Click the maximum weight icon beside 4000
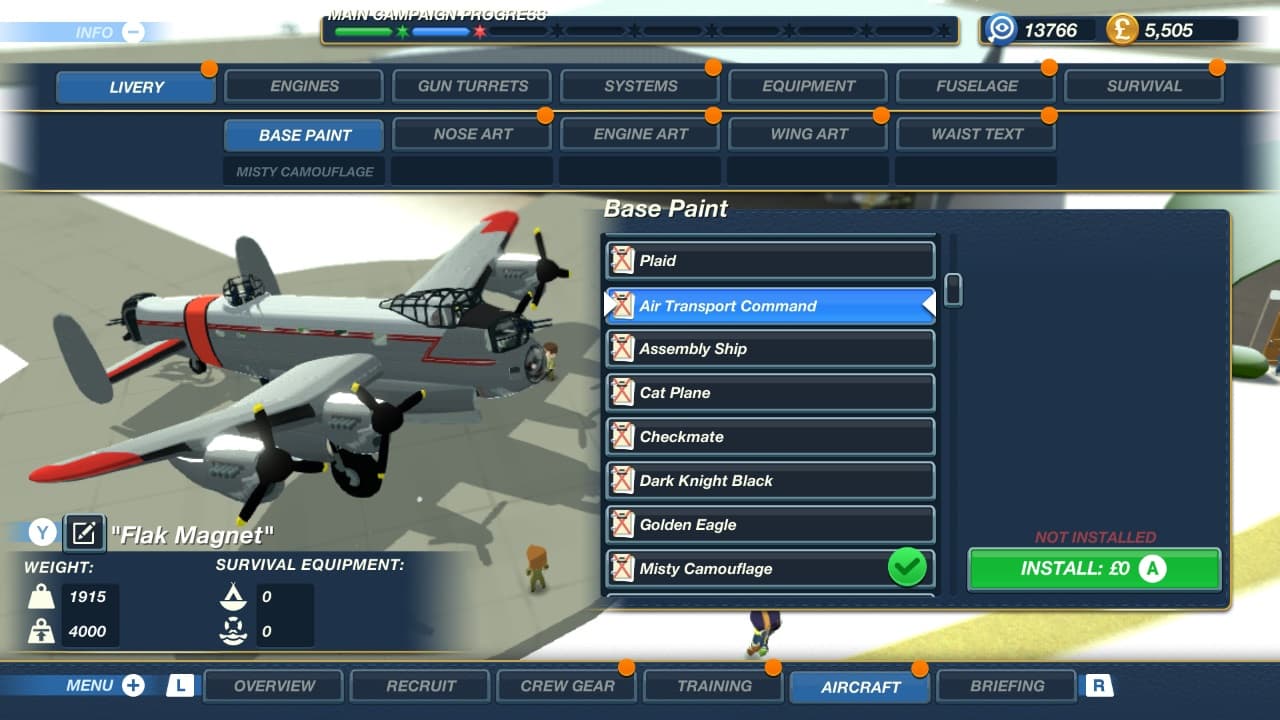Image resolution: width=1280 pixels, height=720 pixels. [40, 631]
